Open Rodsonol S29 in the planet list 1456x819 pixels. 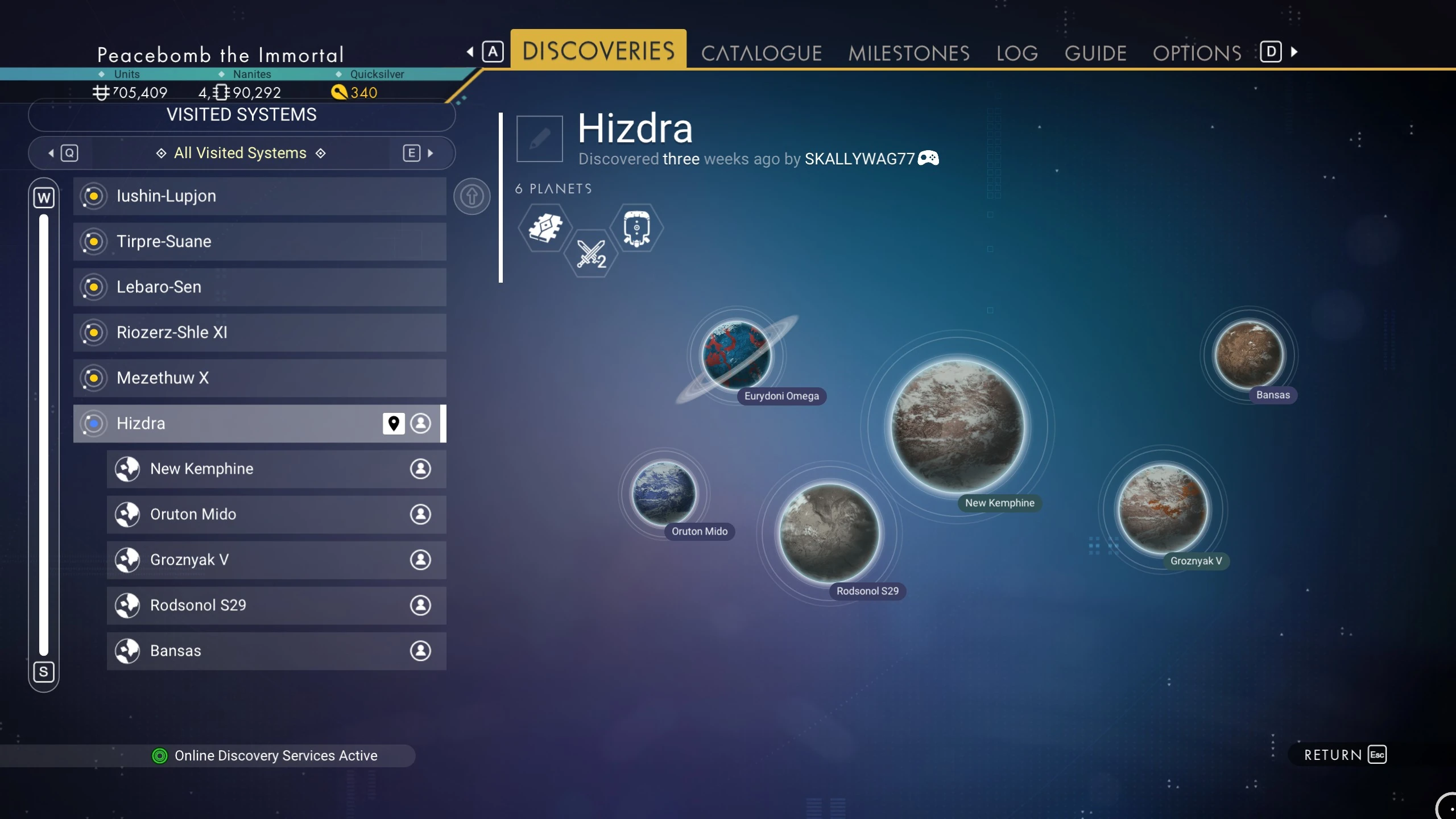[x=276, y=606]
